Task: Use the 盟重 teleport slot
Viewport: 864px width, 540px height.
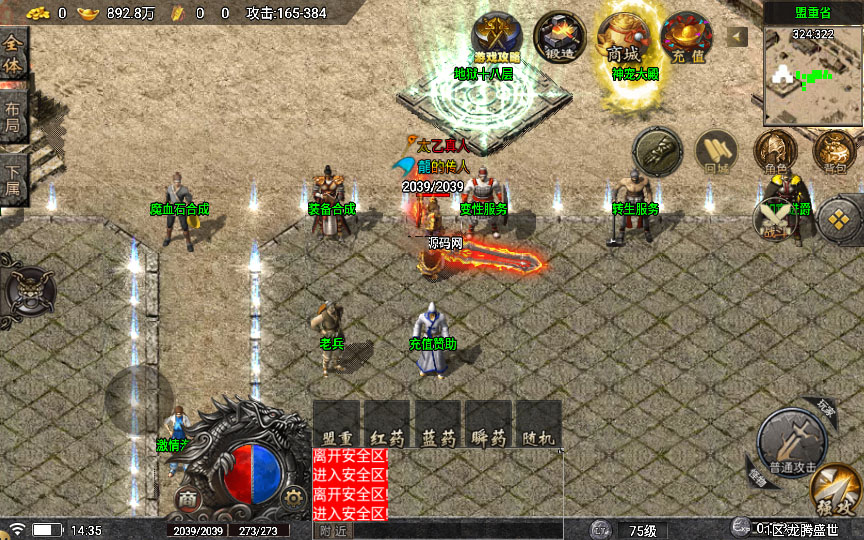Action: pos(336,424)
